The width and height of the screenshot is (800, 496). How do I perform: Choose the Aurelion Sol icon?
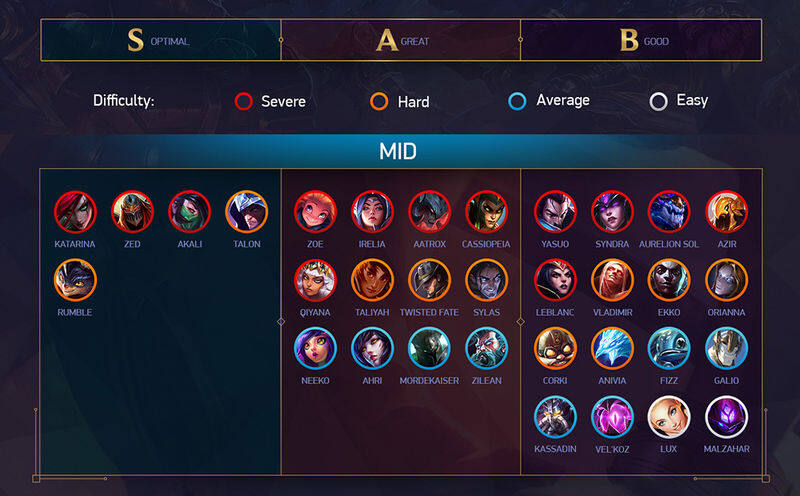(x=670, y=211)
